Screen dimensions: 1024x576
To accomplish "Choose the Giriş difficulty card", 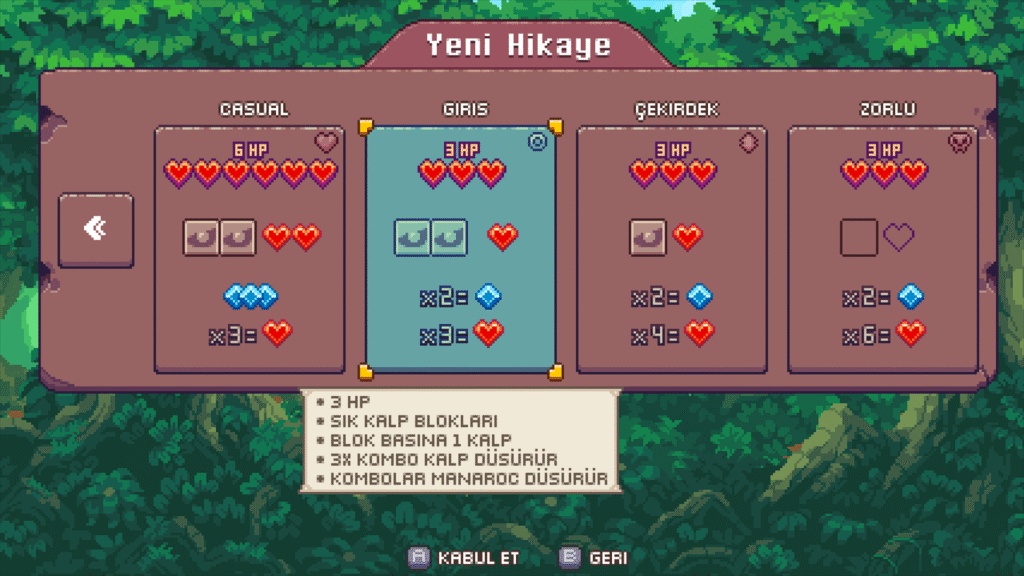I will pos(460,249).
